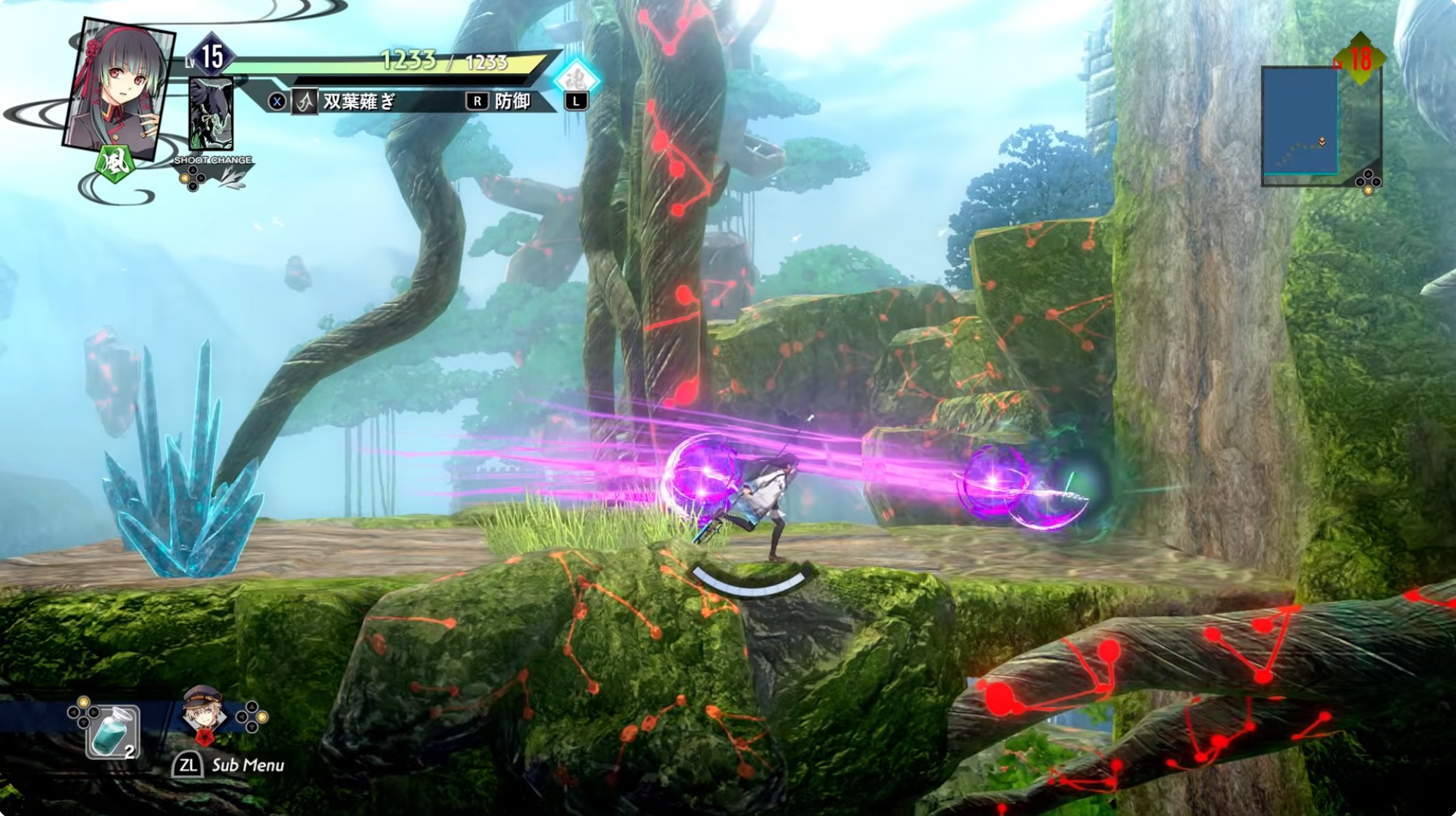The width and height of the screenshot is (1456, 816).
Task: Click the green wind element badge
Action: 115,162
